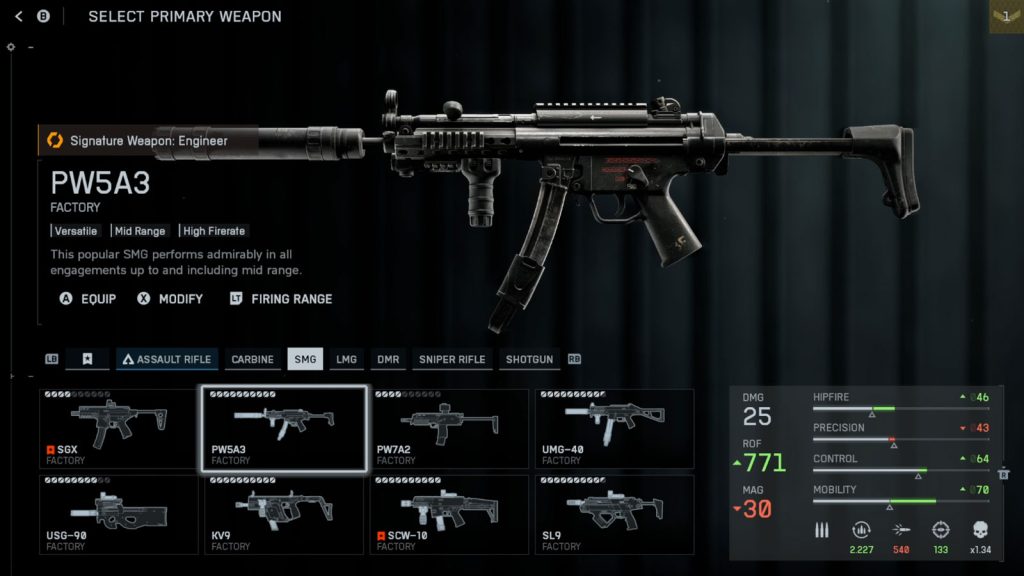This screenshot has height=576, width=1024.
Task: Switch to the LMG tab
Action: (x=346, y=359)
